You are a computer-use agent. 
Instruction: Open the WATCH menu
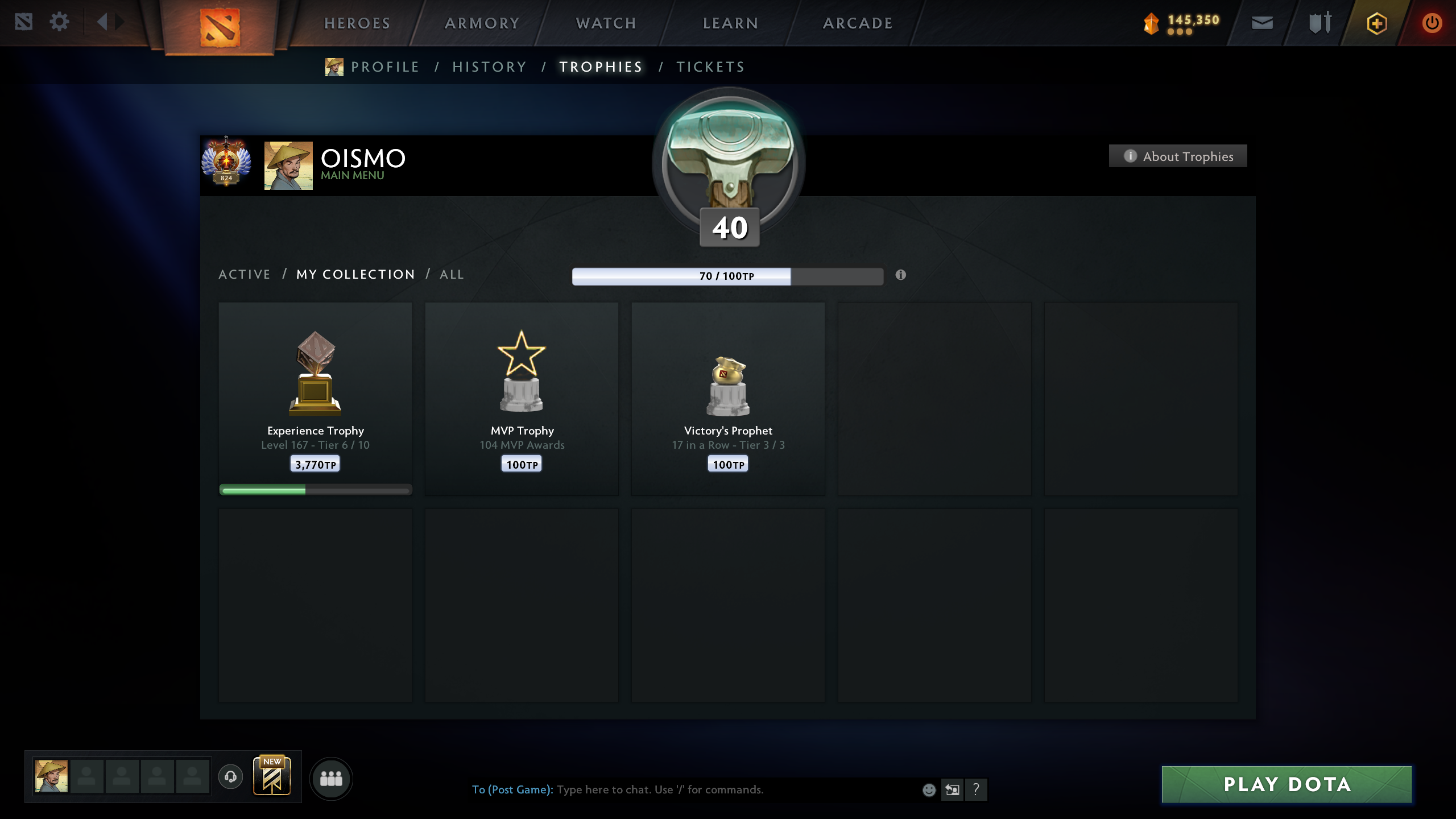pos(605,23)
